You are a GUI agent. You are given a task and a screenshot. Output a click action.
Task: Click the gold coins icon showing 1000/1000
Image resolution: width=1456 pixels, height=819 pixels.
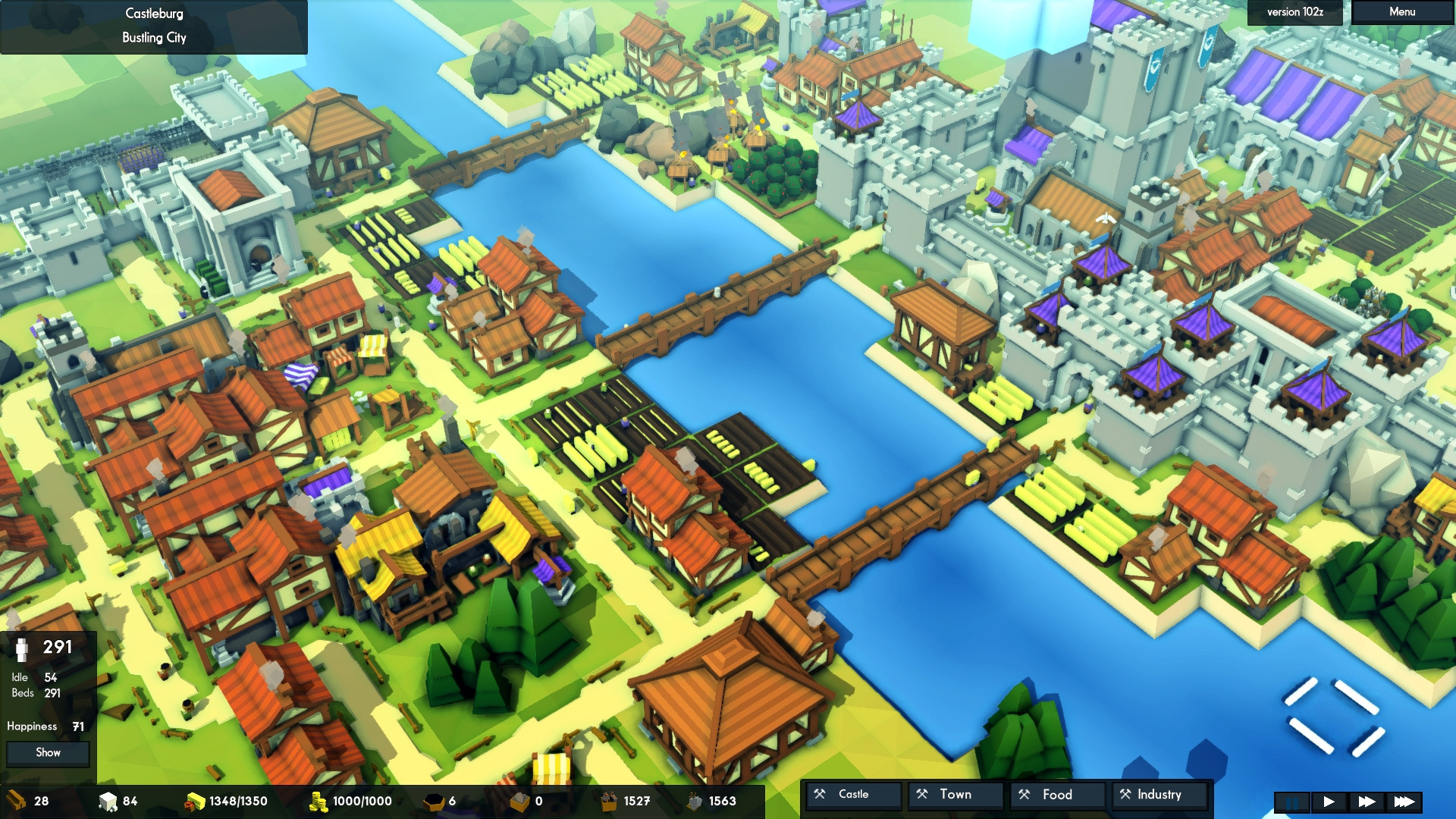318,801
